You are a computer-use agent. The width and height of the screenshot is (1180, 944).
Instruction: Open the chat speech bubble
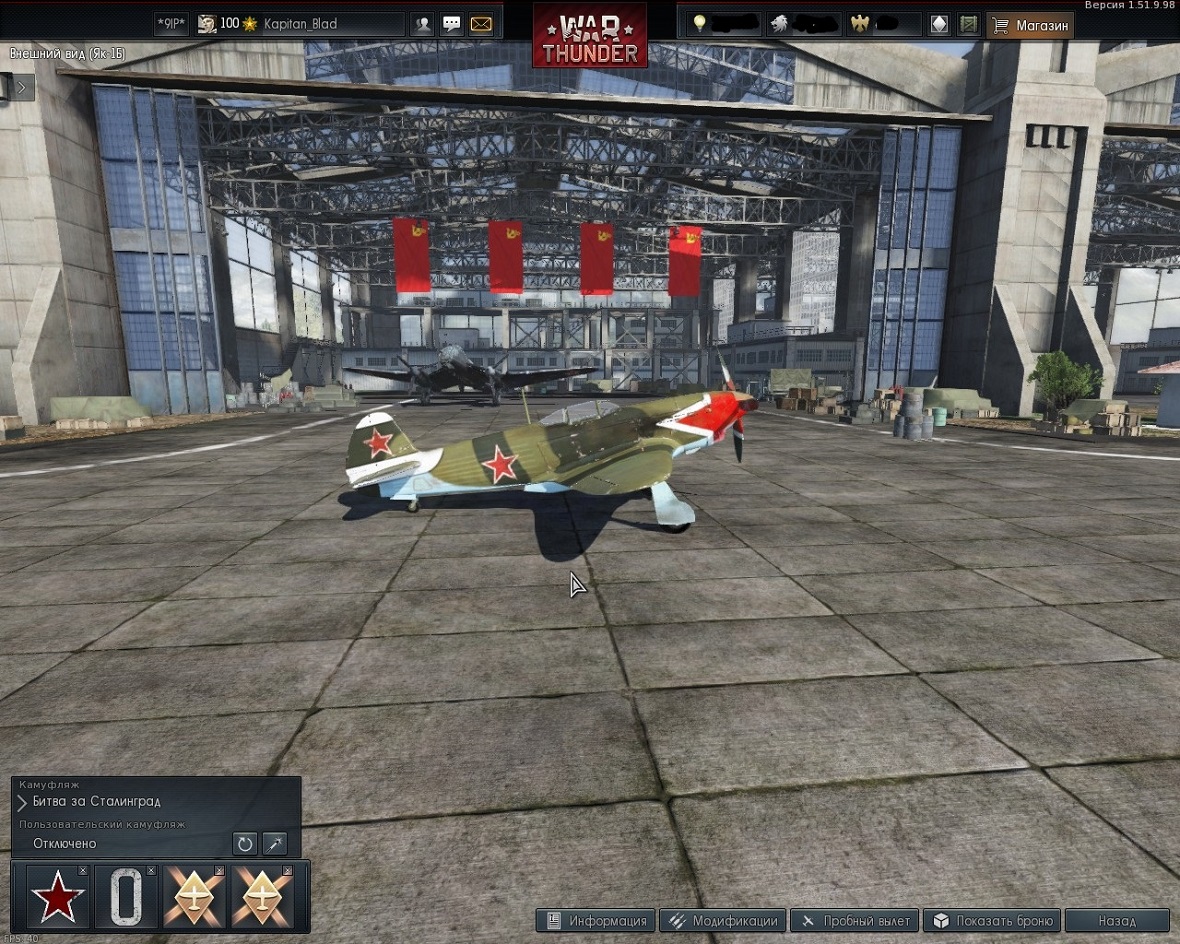452,24
